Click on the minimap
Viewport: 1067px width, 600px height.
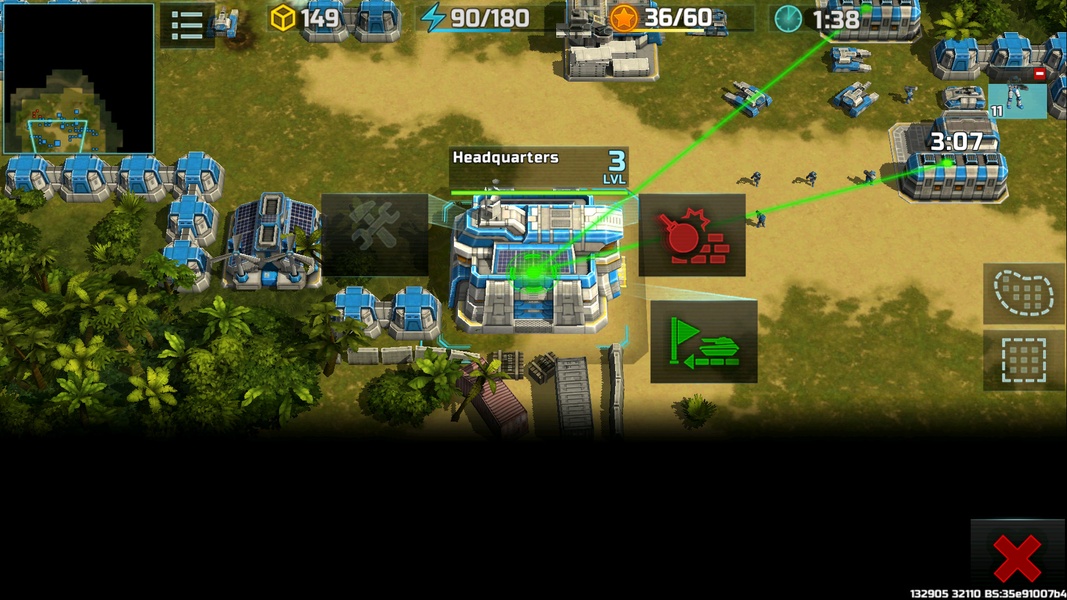point(78,78)
